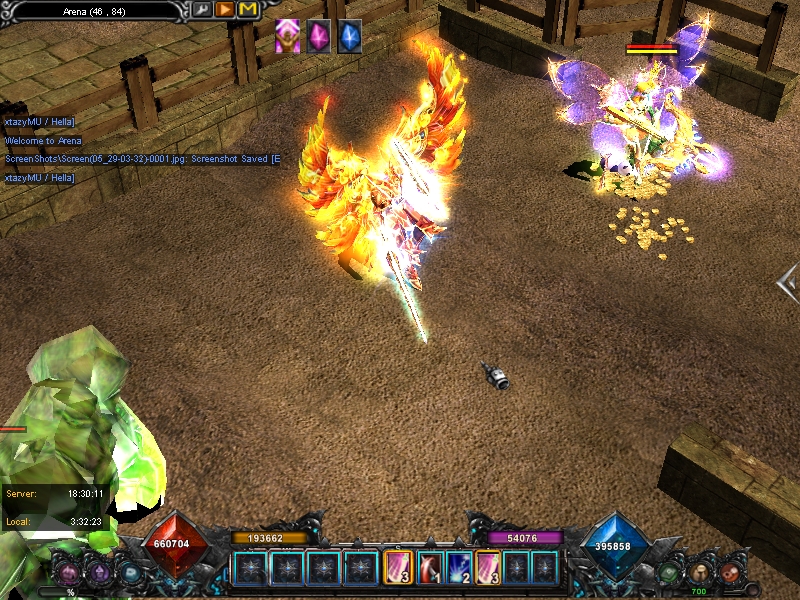Click the green round menu button
This screenshot has height=600, width=800.
point(669,573)
